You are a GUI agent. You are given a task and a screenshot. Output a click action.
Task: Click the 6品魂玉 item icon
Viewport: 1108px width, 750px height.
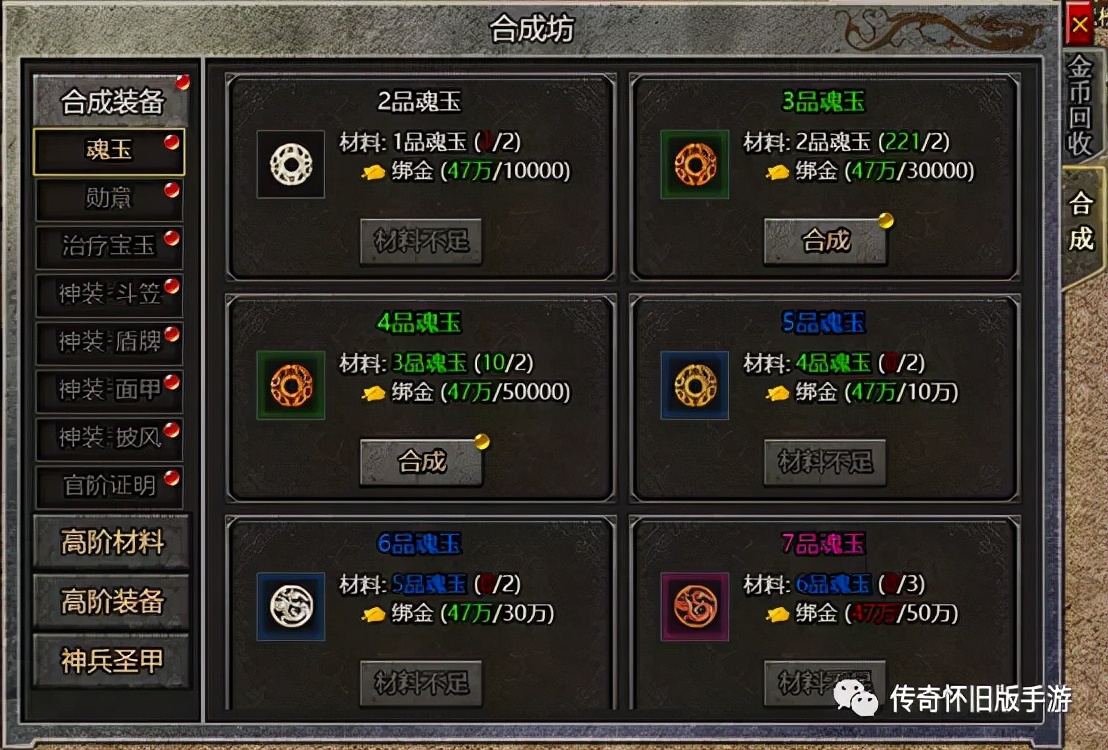(x=291, y=606)
